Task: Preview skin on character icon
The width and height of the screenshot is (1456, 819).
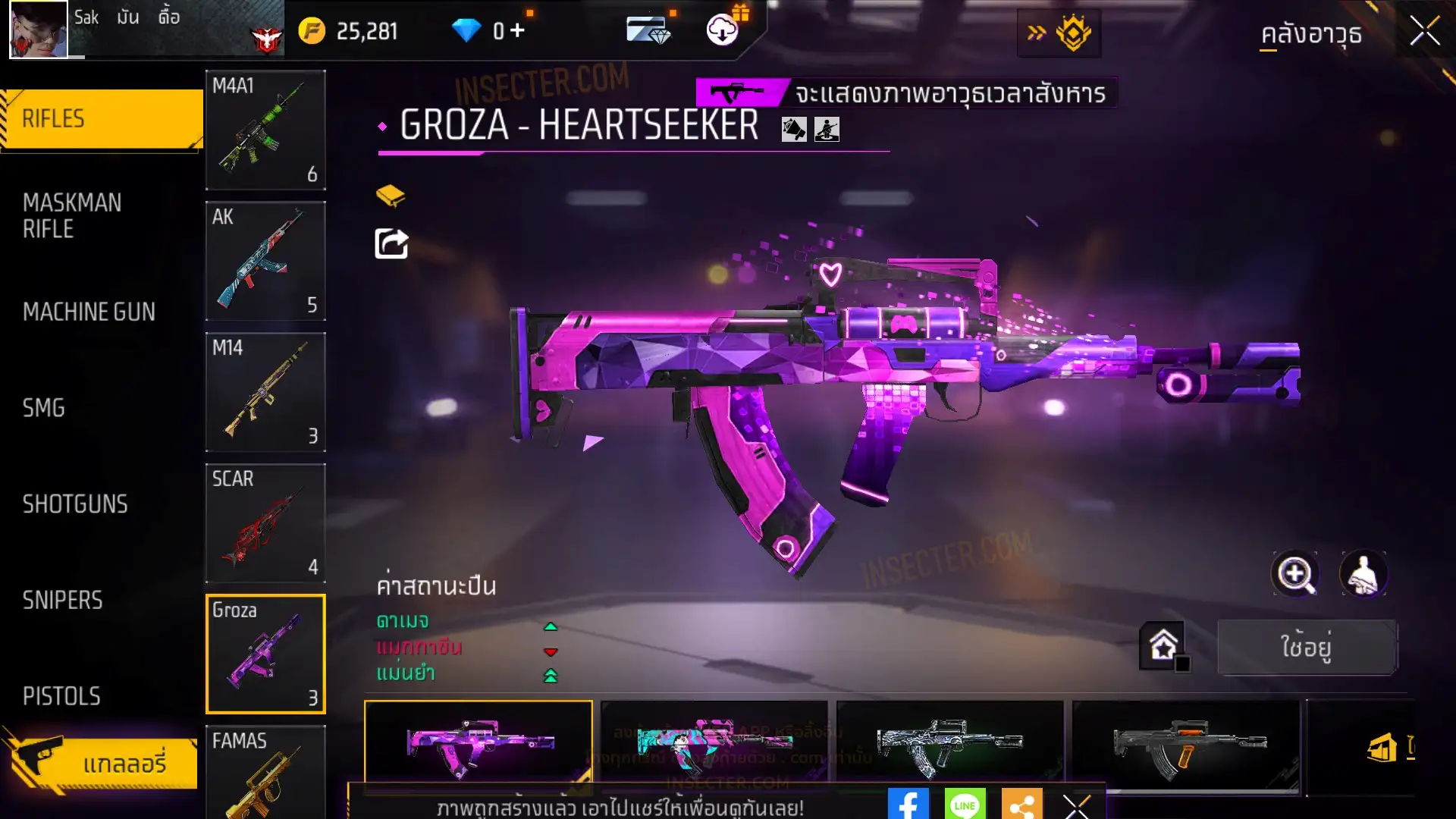Action: coord(1363,574)
